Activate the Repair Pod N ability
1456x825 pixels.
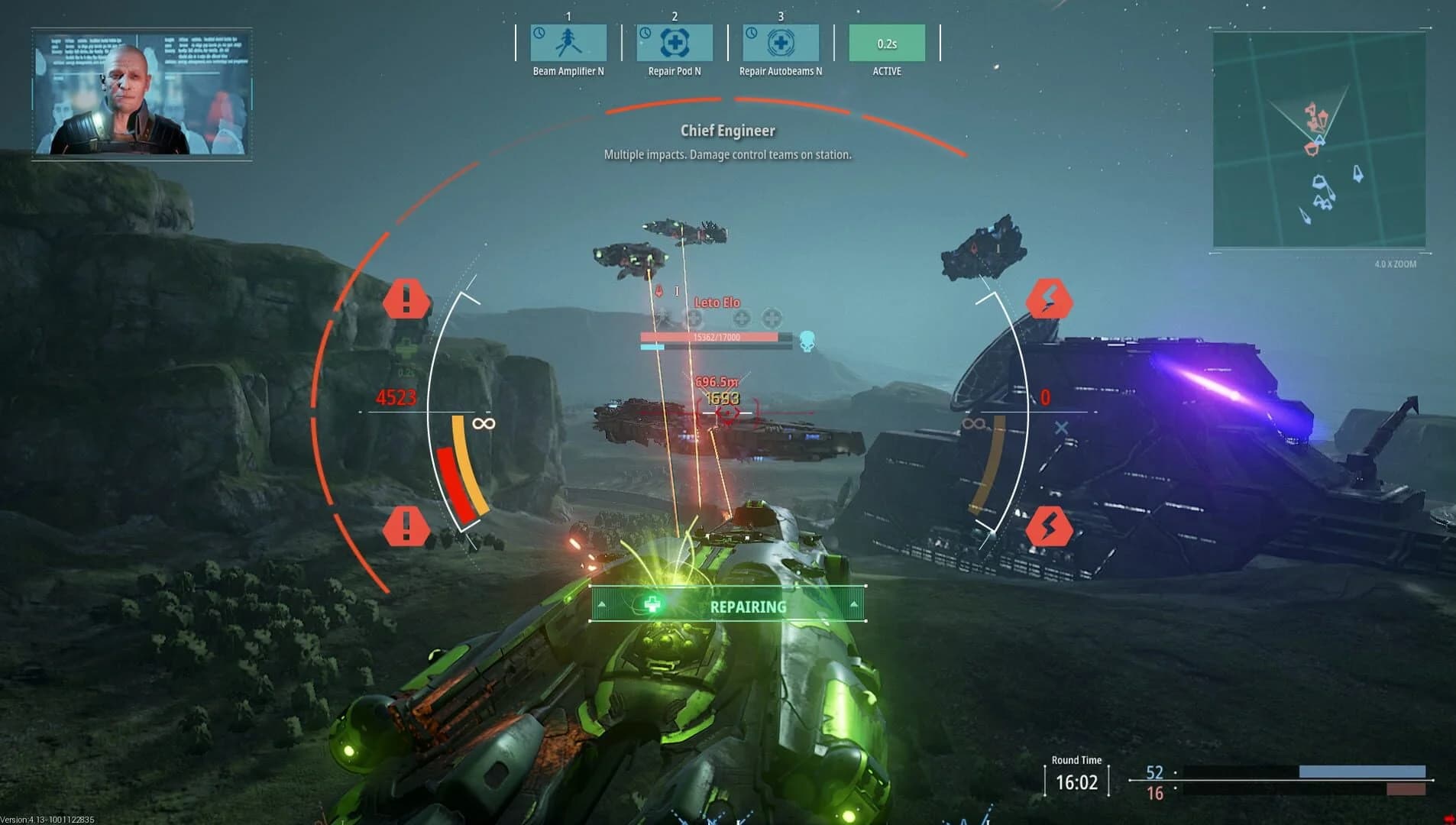coord(675,44)
